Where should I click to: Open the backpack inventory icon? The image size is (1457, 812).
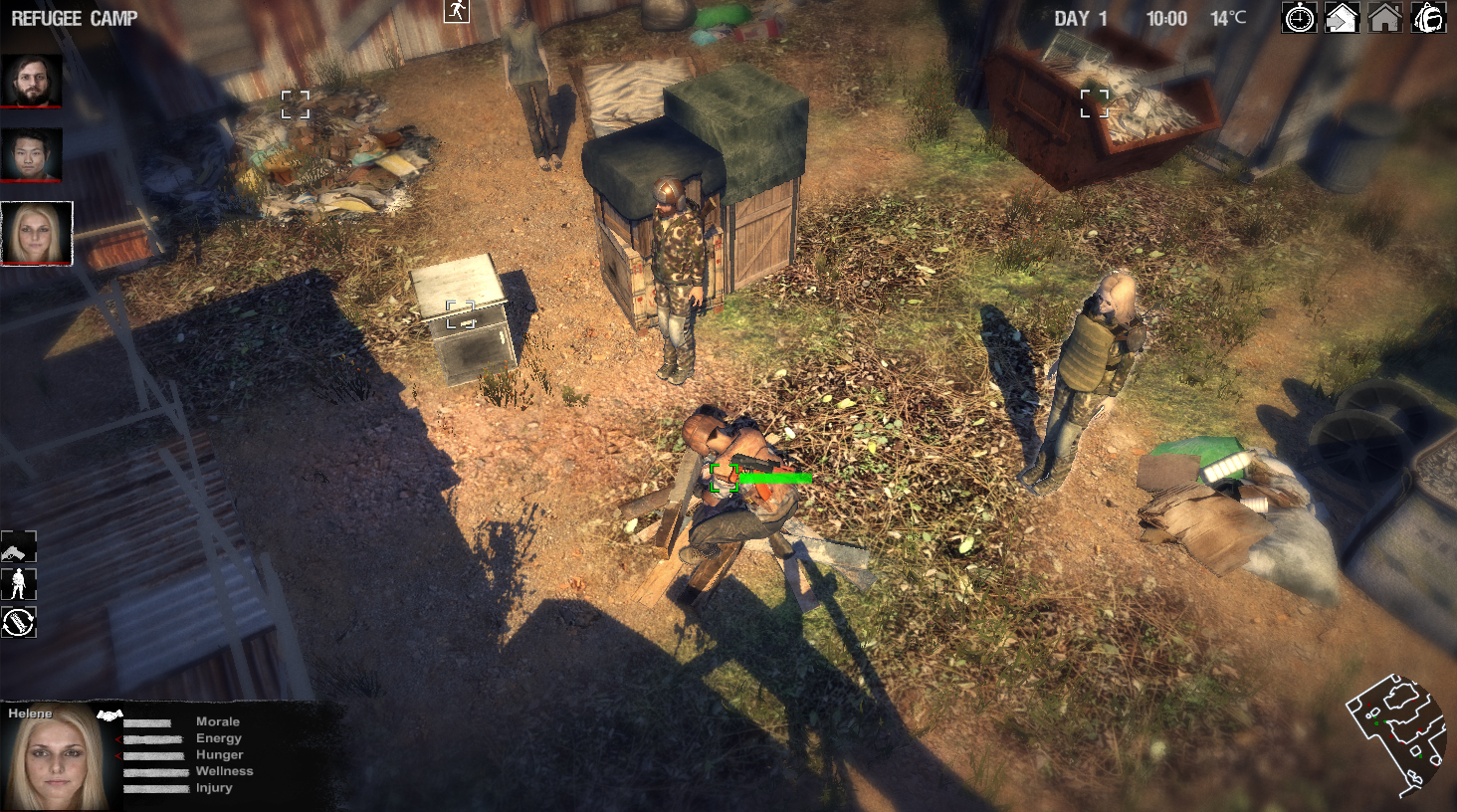point(1427,18)
